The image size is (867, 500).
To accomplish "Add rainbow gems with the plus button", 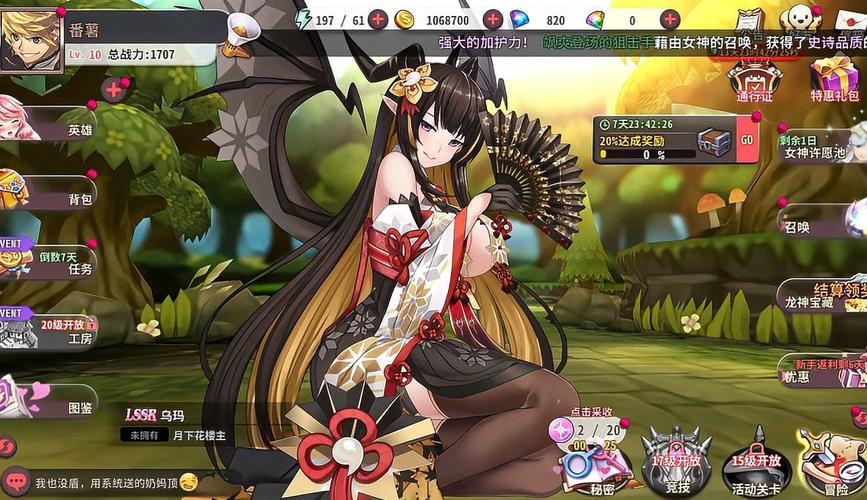I will pyautogui.click(x=670, y=19).
